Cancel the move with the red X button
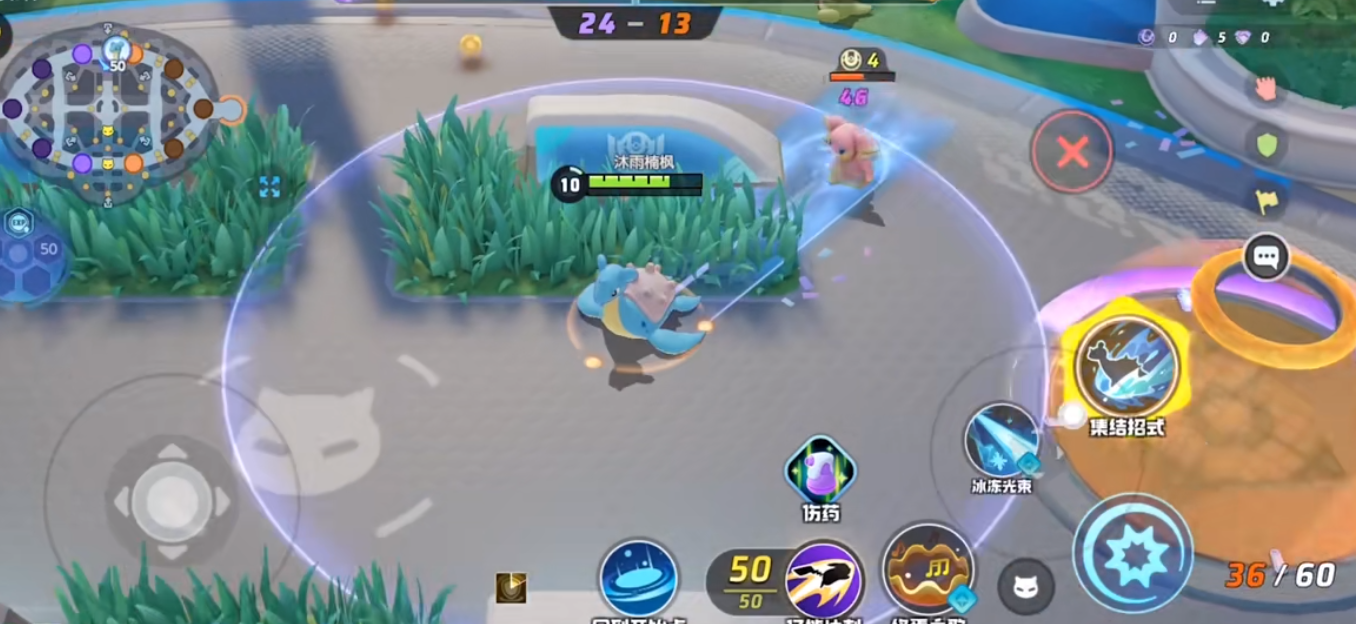Viewport: 1356px width, 624px height. point(1072,152)
